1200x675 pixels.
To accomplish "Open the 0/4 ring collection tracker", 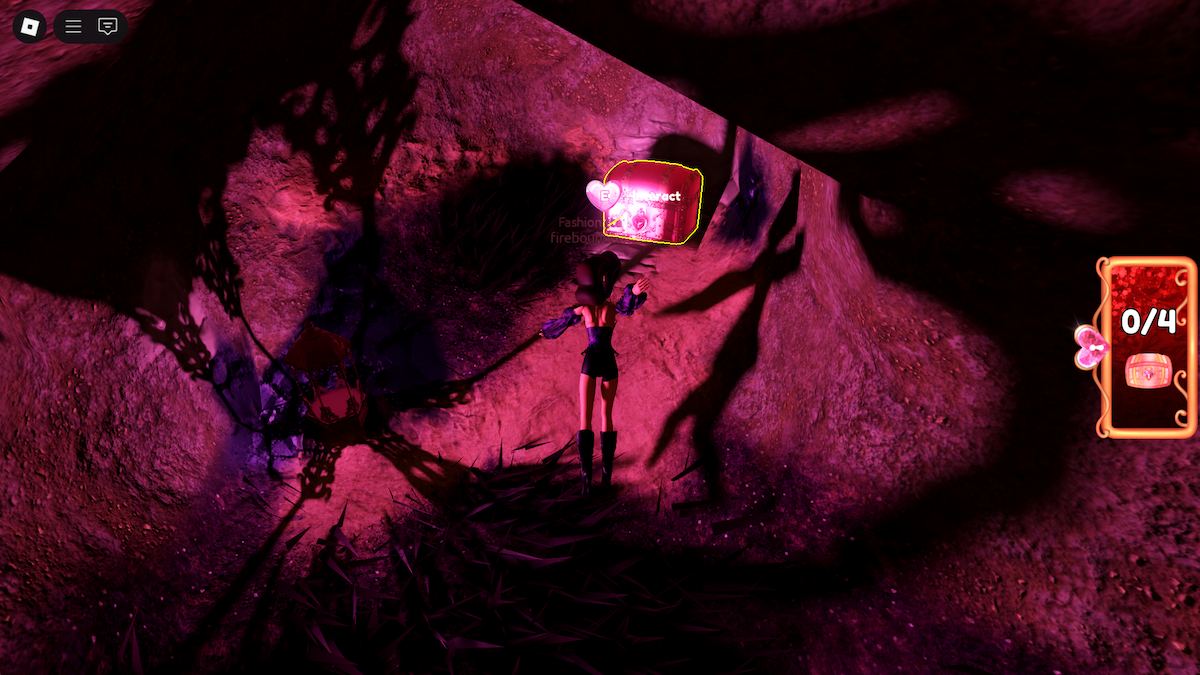I will pos(1147,347).
